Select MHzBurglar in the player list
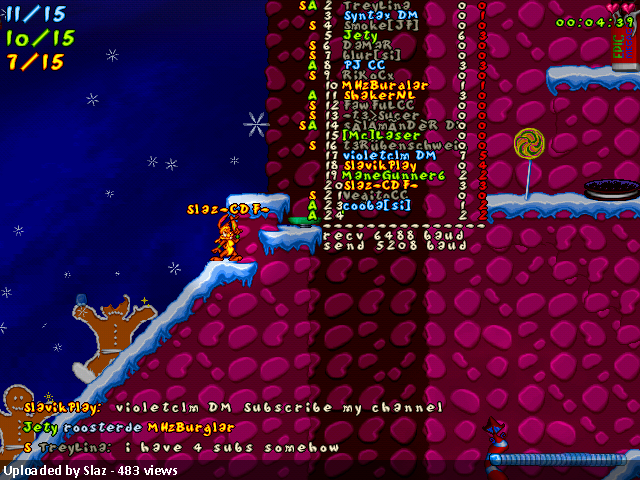Viewport: 640px width, 480px height. pos(384,85)
